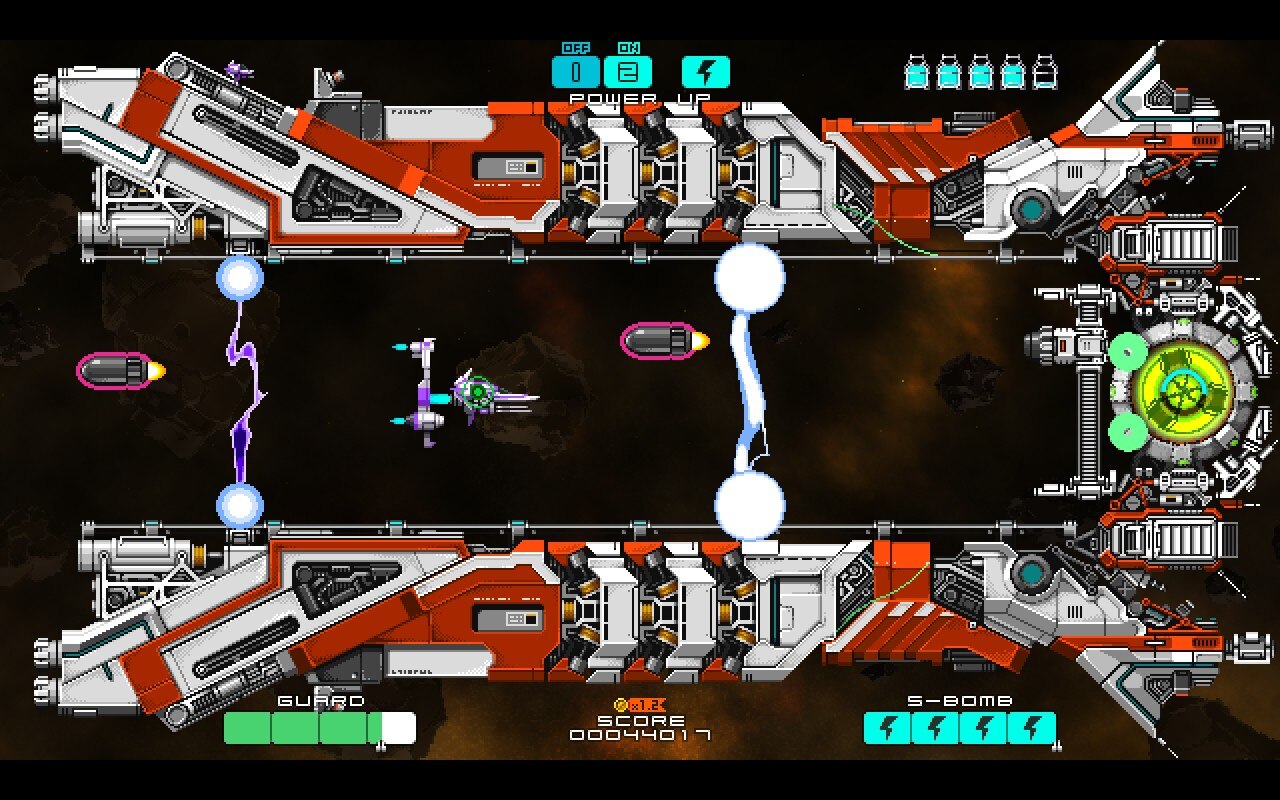
Task: Toggle the ON option labeled 2
Action: click(x=627, y=71)
